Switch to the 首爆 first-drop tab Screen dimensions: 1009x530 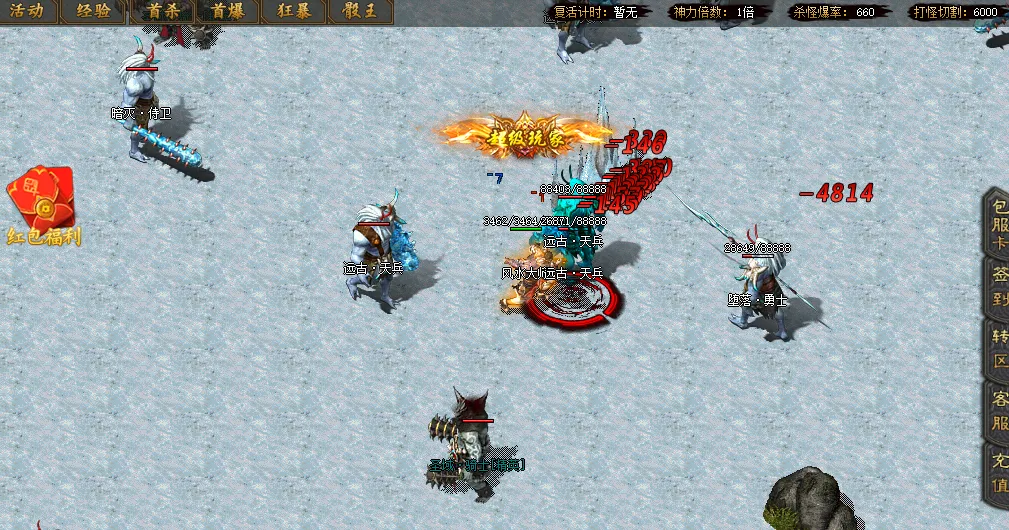228,12
